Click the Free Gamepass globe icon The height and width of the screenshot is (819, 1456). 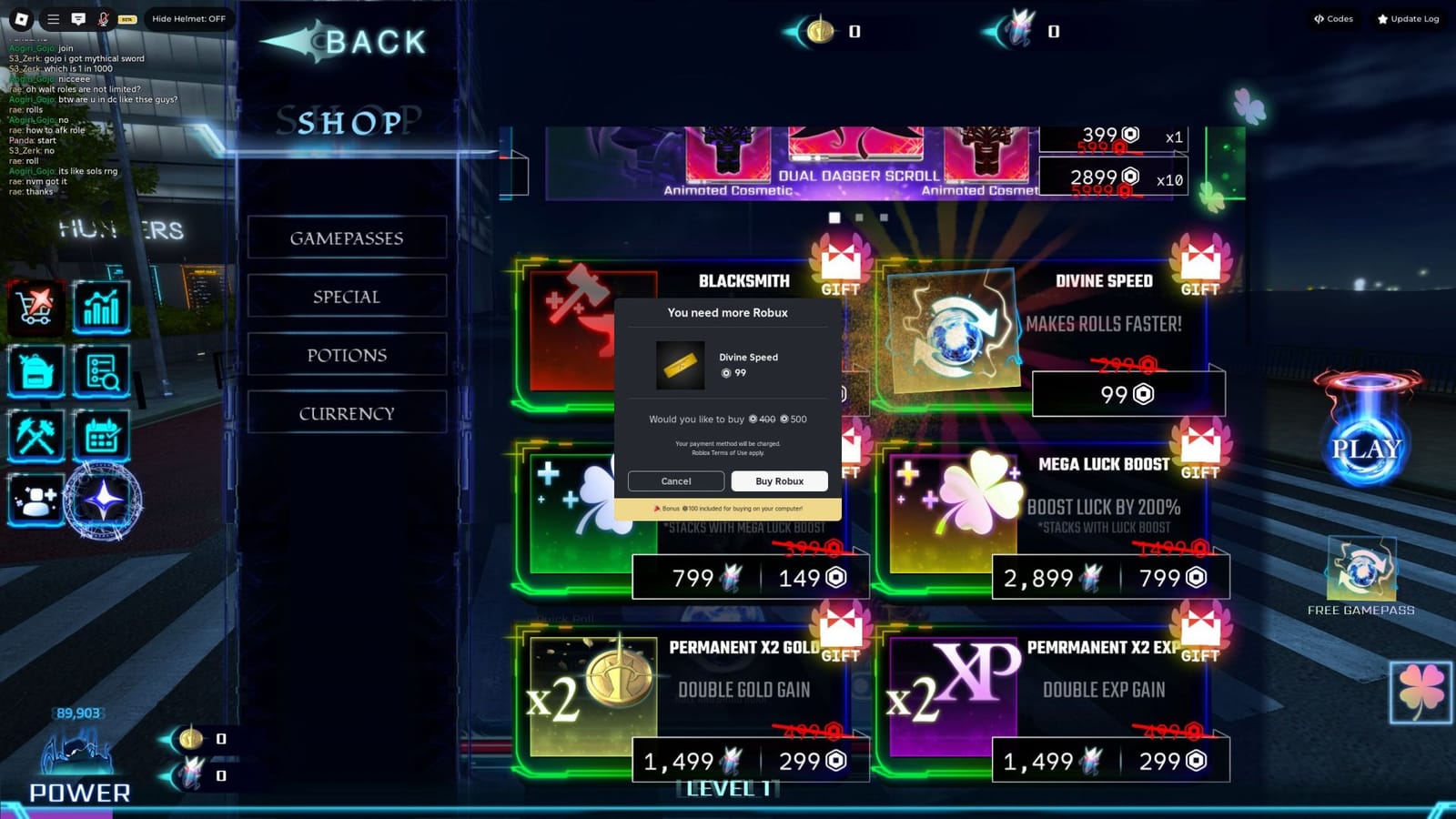pos(1362,569)
